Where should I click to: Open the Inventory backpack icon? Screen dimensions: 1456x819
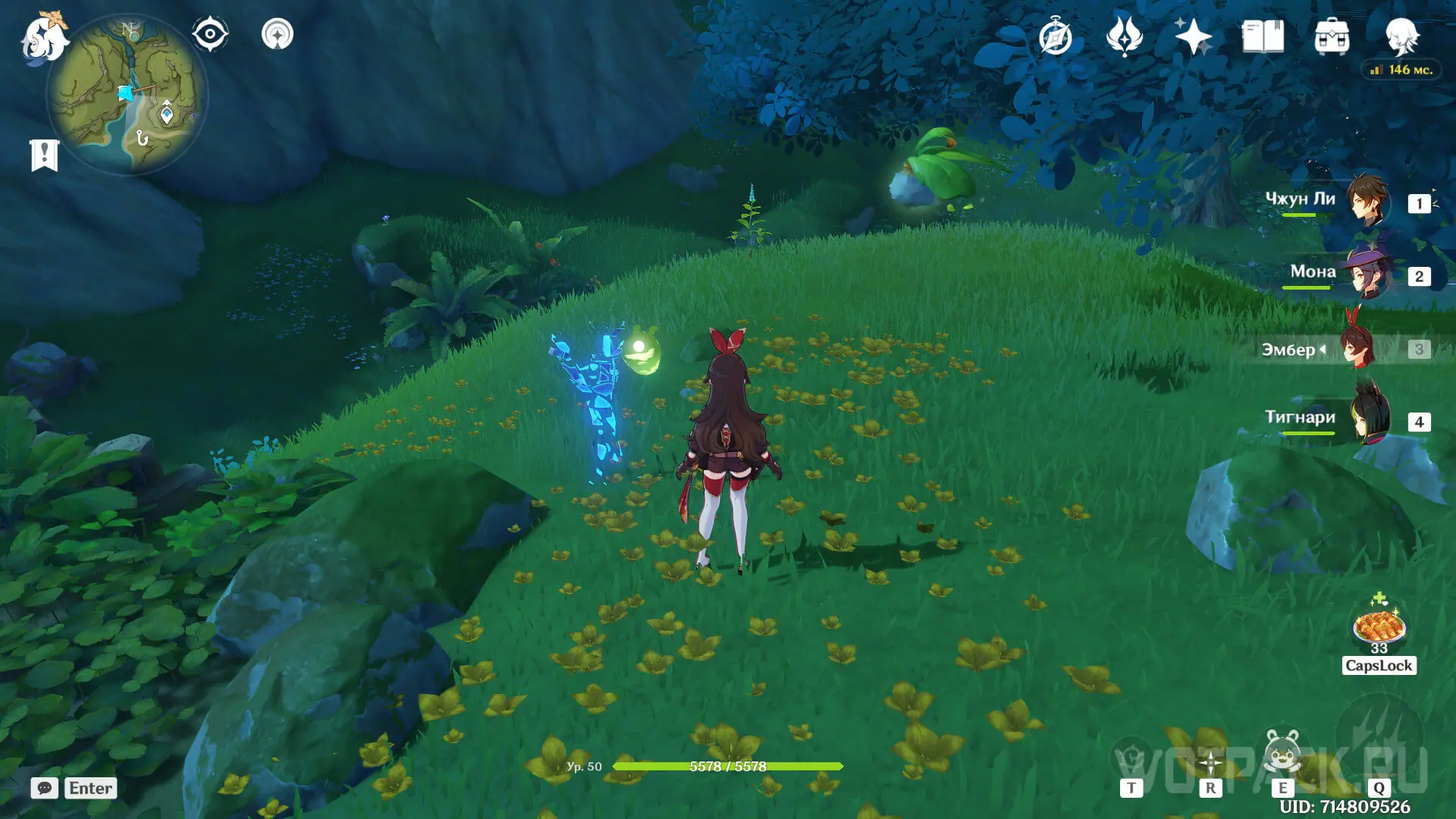(x=1332, y=36)
